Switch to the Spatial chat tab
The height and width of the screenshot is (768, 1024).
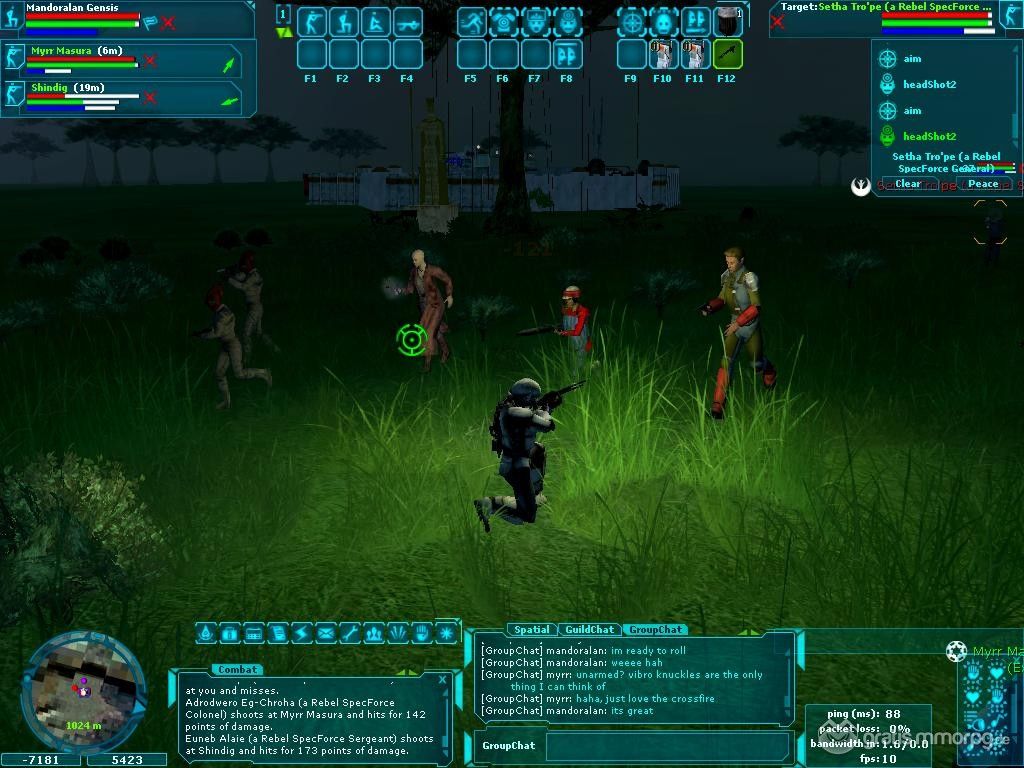click(x=531, y=630)
